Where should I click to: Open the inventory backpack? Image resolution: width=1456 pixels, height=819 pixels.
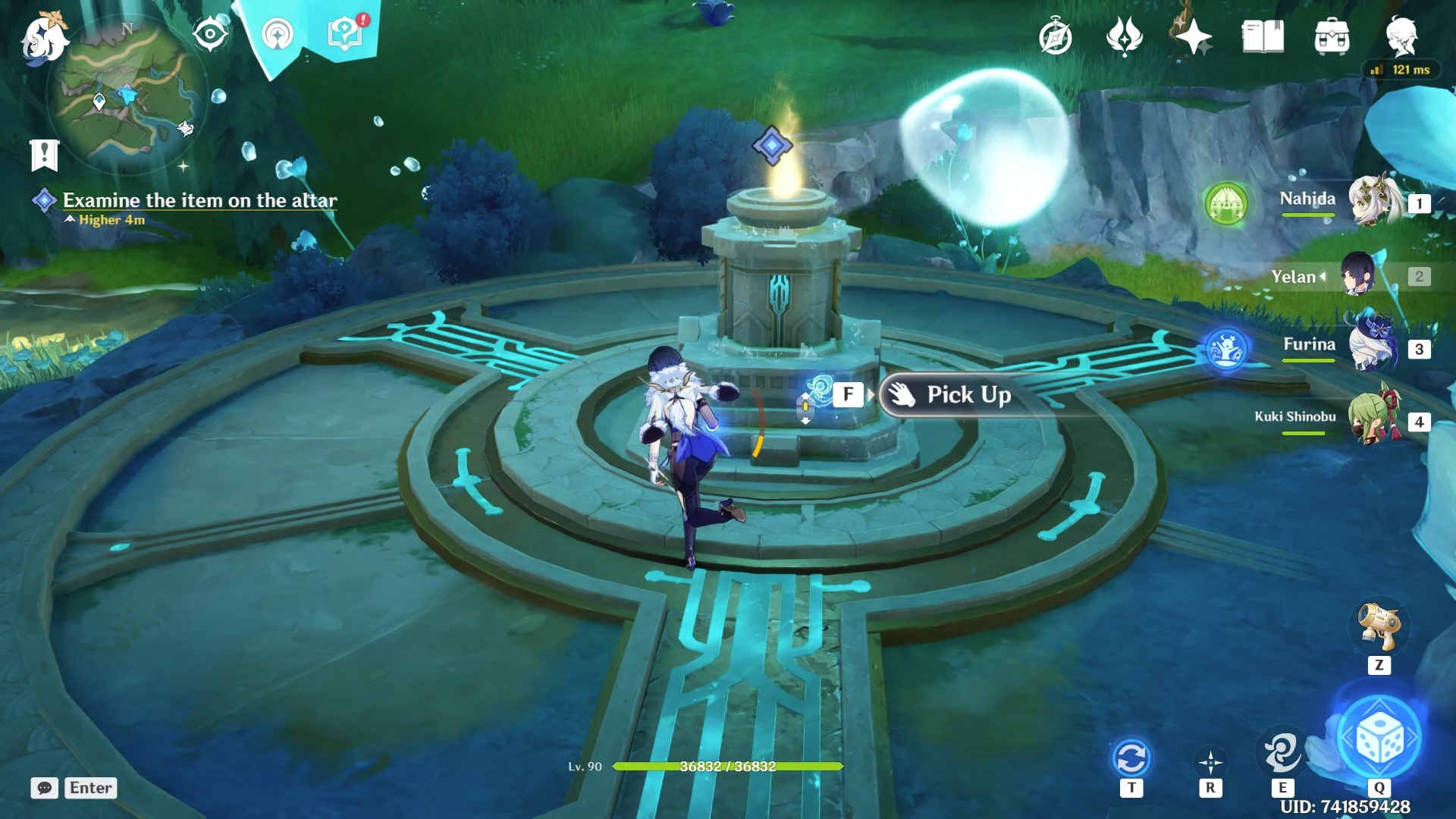(1332, 36)
